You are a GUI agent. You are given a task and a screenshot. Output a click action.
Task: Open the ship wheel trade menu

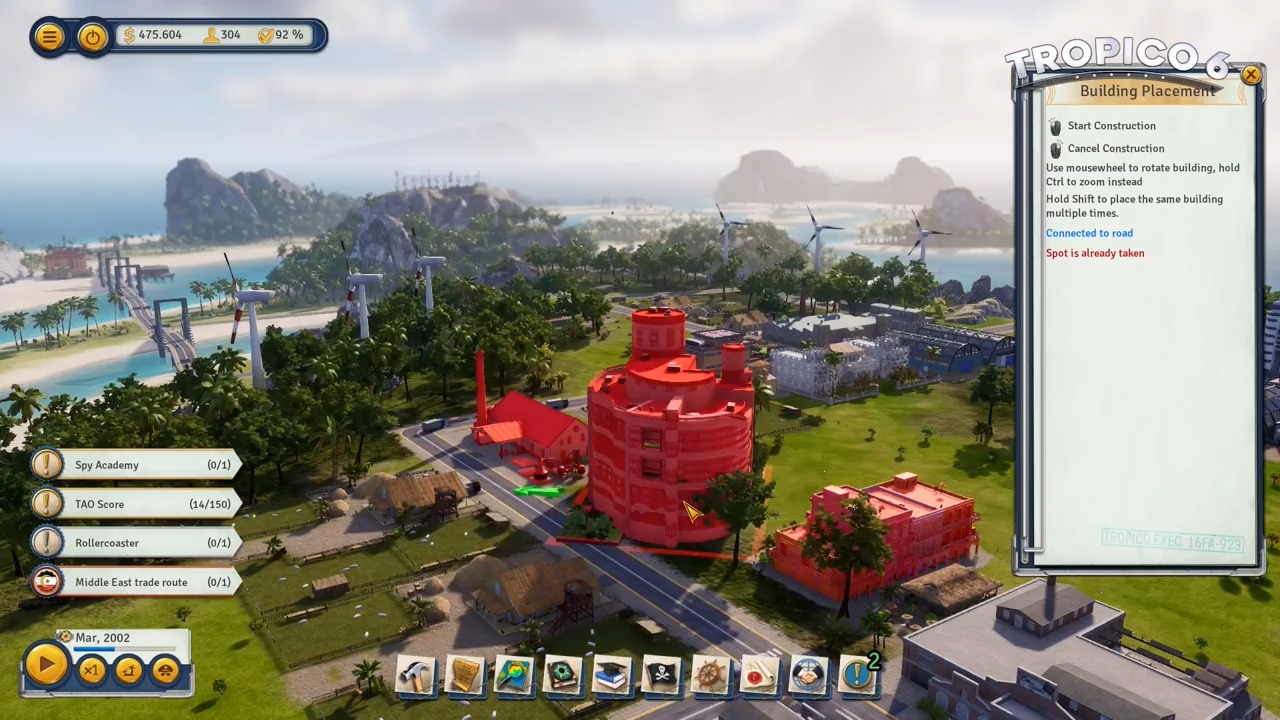tap(710, 675)
